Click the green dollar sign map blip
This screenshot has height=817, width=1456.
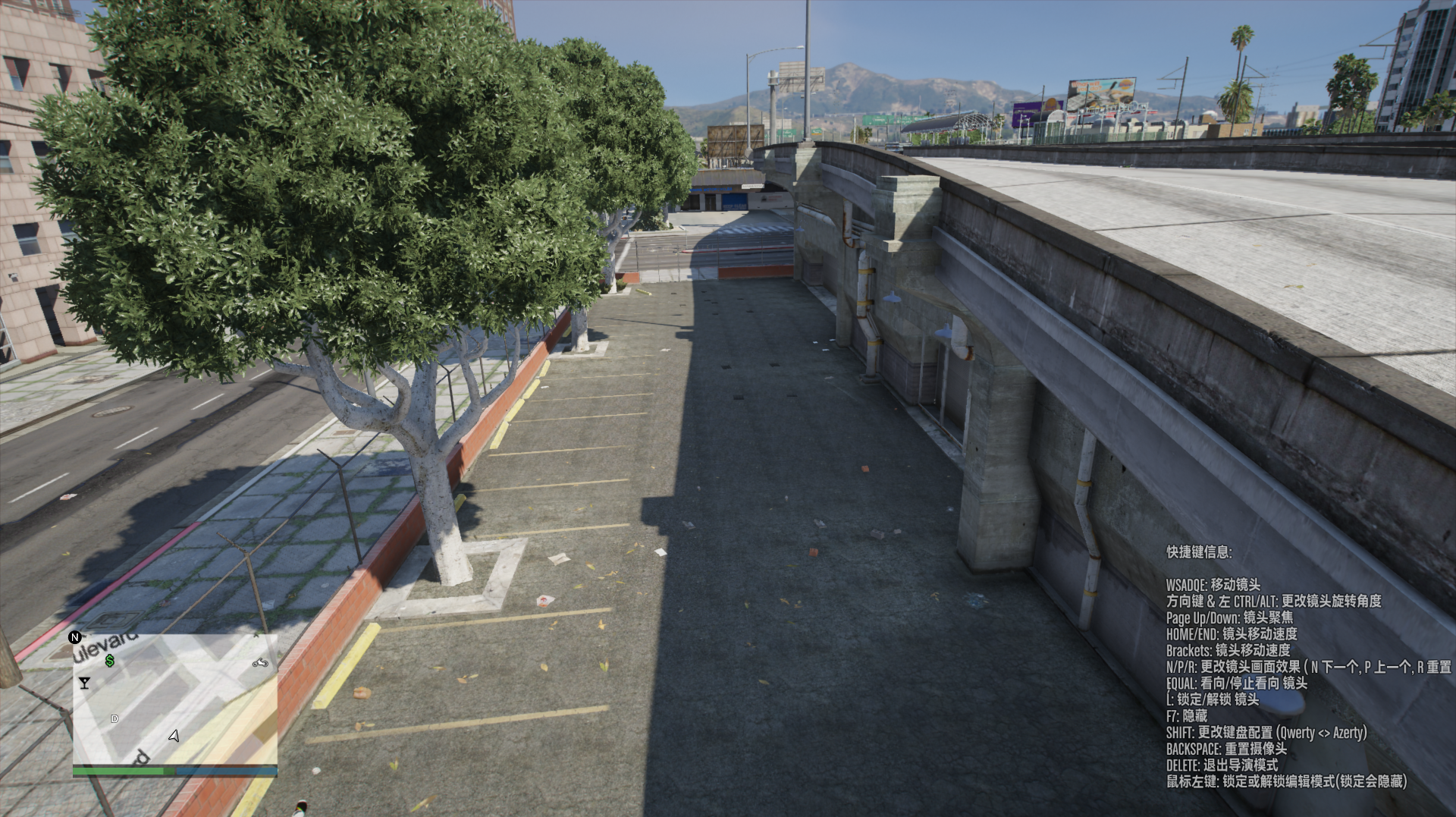click(110, 661)
